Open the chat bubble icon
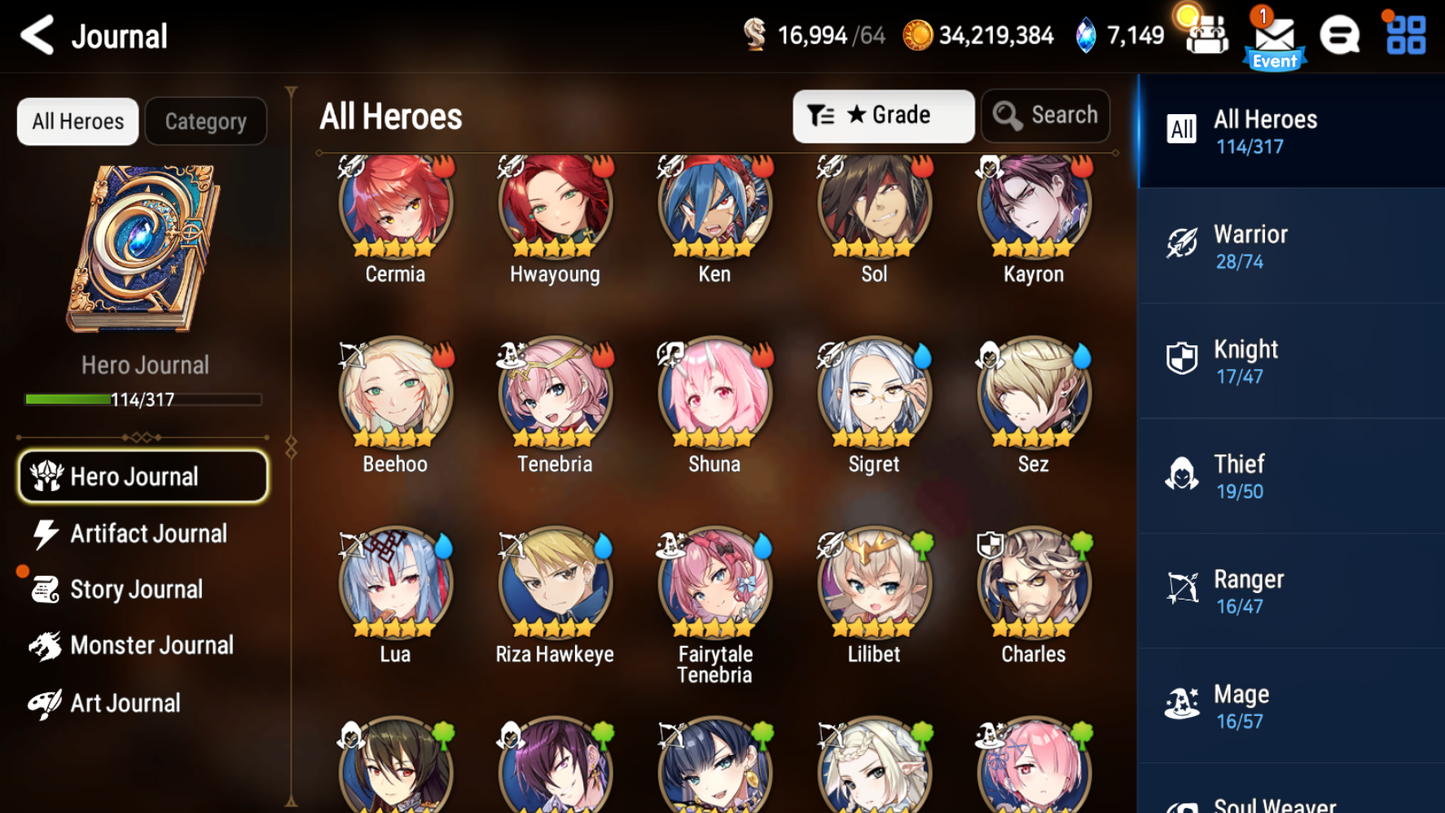Viewport: 1445px width, 813px height. (1340, 33)
